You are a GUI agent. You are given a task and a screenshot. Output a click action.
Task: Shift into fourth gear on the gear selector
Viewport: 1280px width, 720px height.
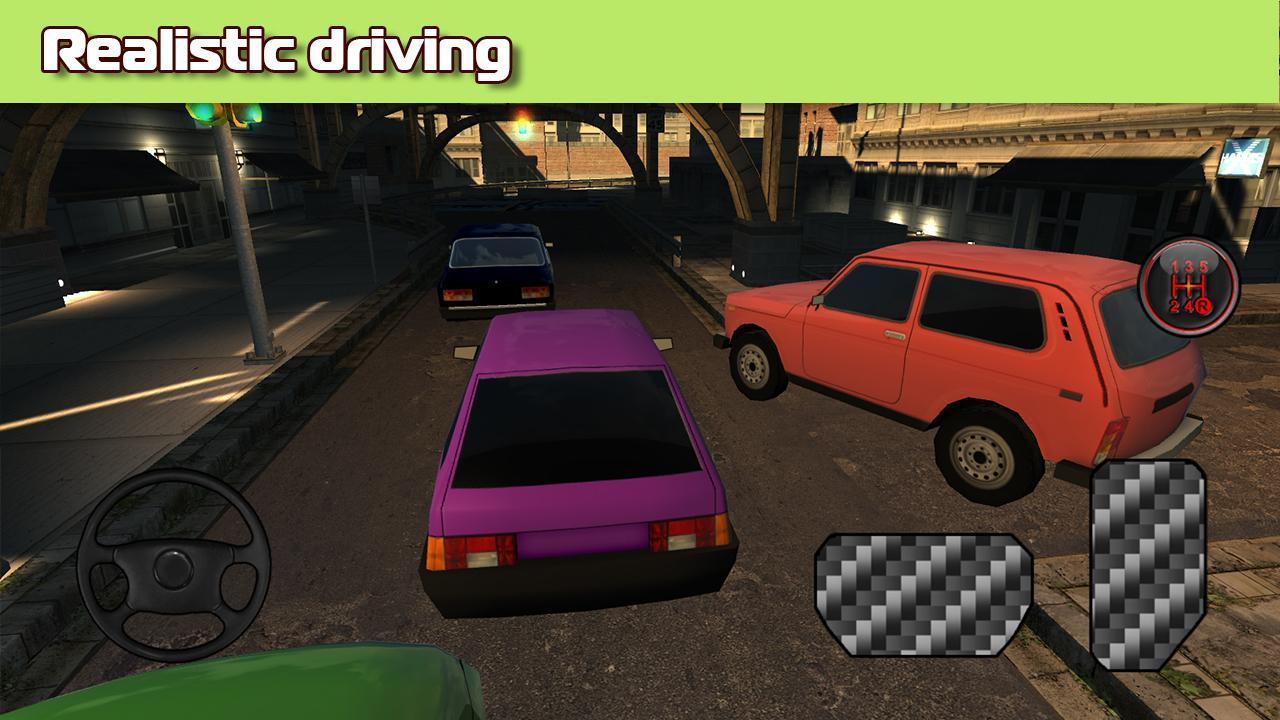click(x=1189, y=305)
